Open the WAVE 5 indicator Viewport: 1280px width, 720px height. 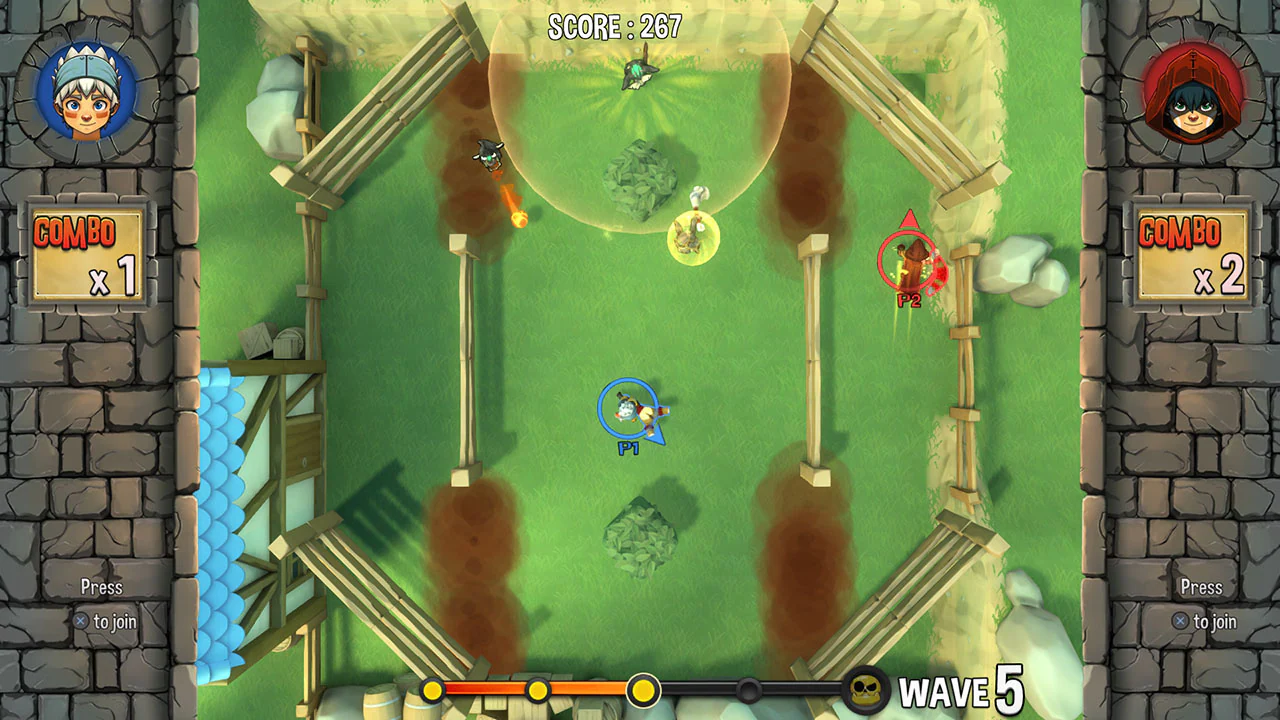pos(965,690)
